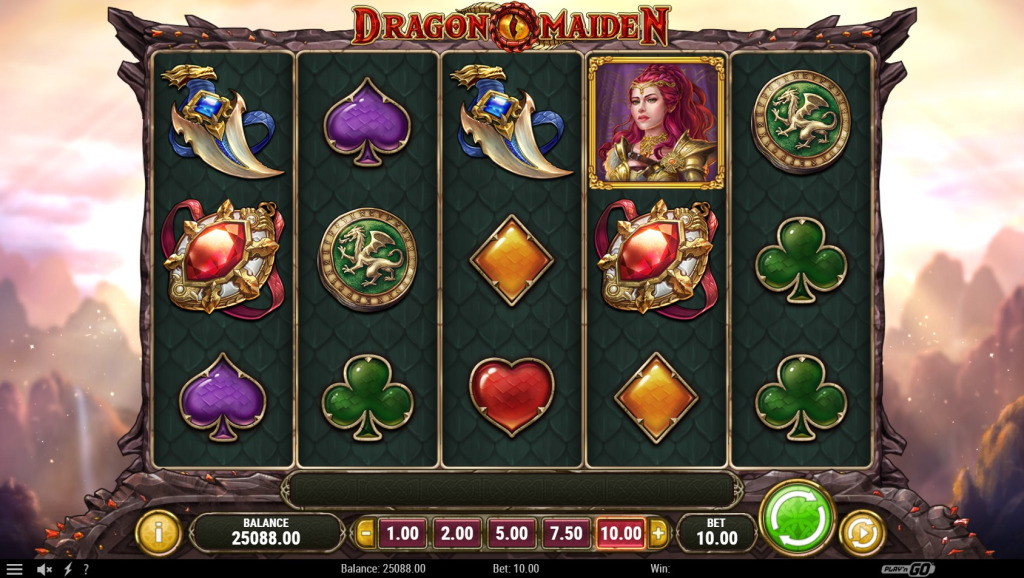1024x578 pixels.
Task: Select the 1.00 bet value
Action: (402, 533)
